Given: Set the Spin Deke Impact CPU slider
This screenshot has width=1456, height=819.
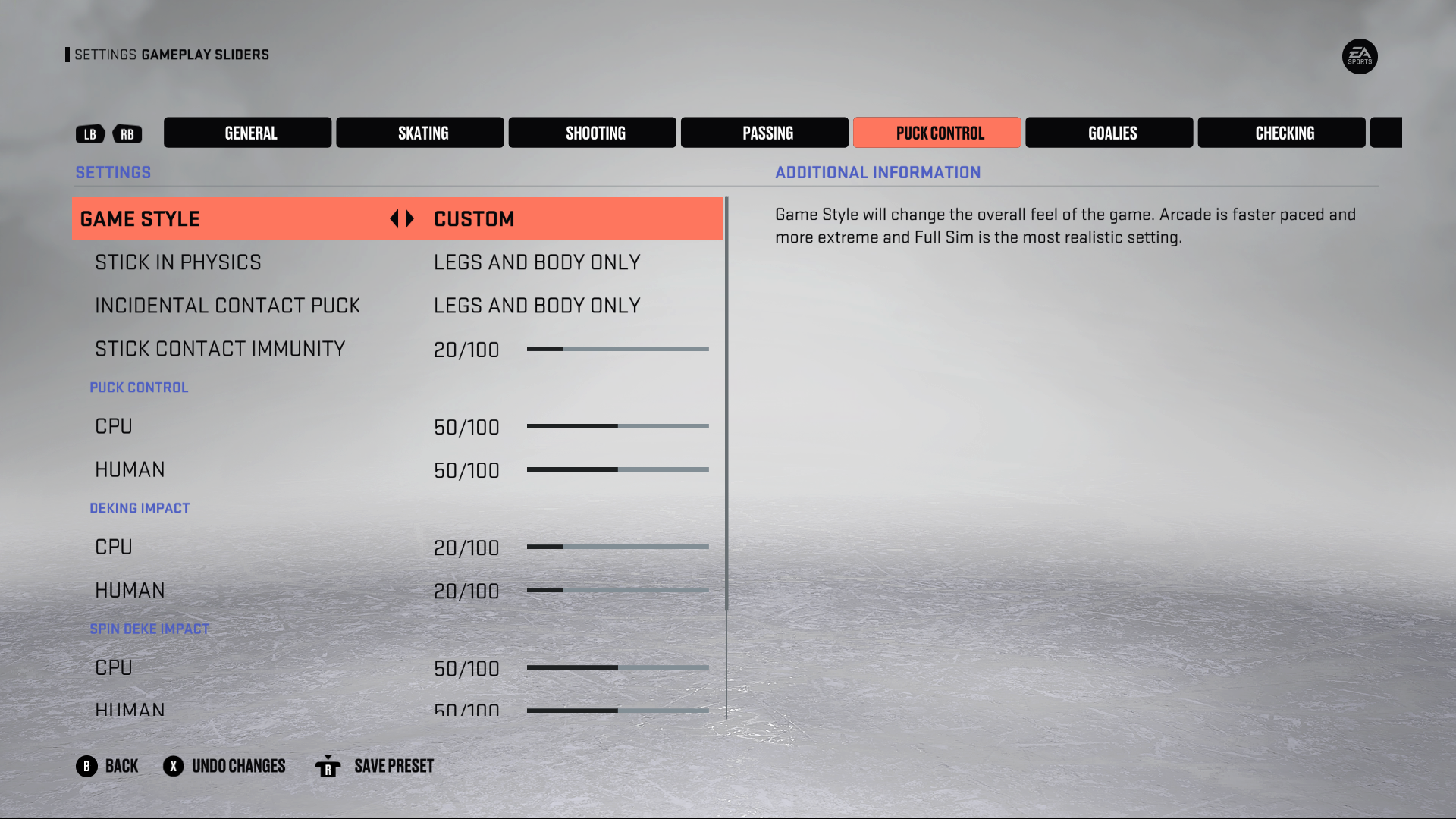Looking at the screenshot, I should coord(617,667).
